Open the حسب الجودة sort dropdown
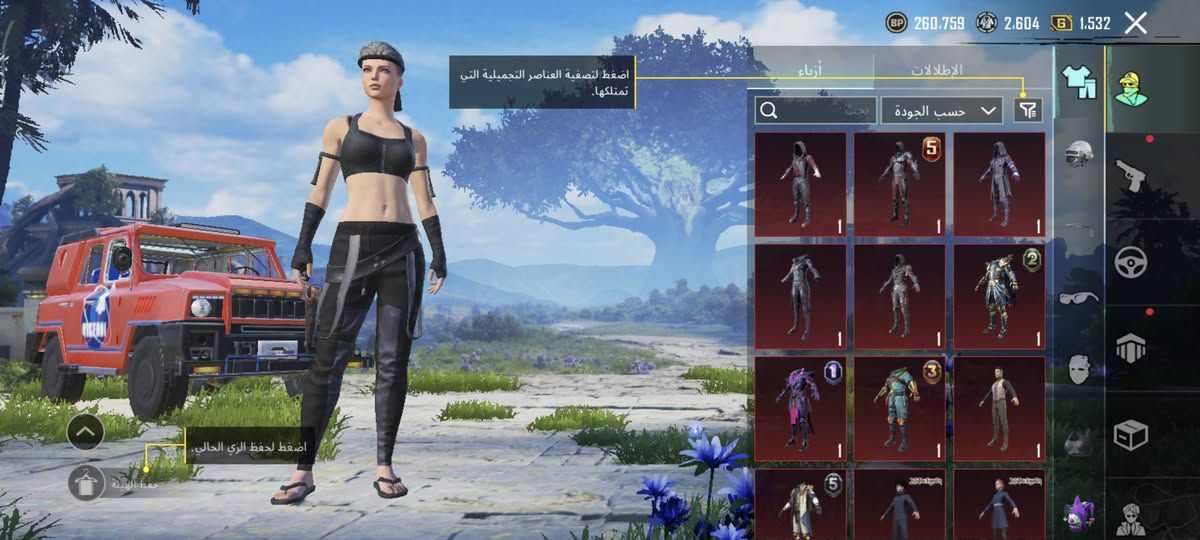1200x540 pixels. (x=942, y=110)
